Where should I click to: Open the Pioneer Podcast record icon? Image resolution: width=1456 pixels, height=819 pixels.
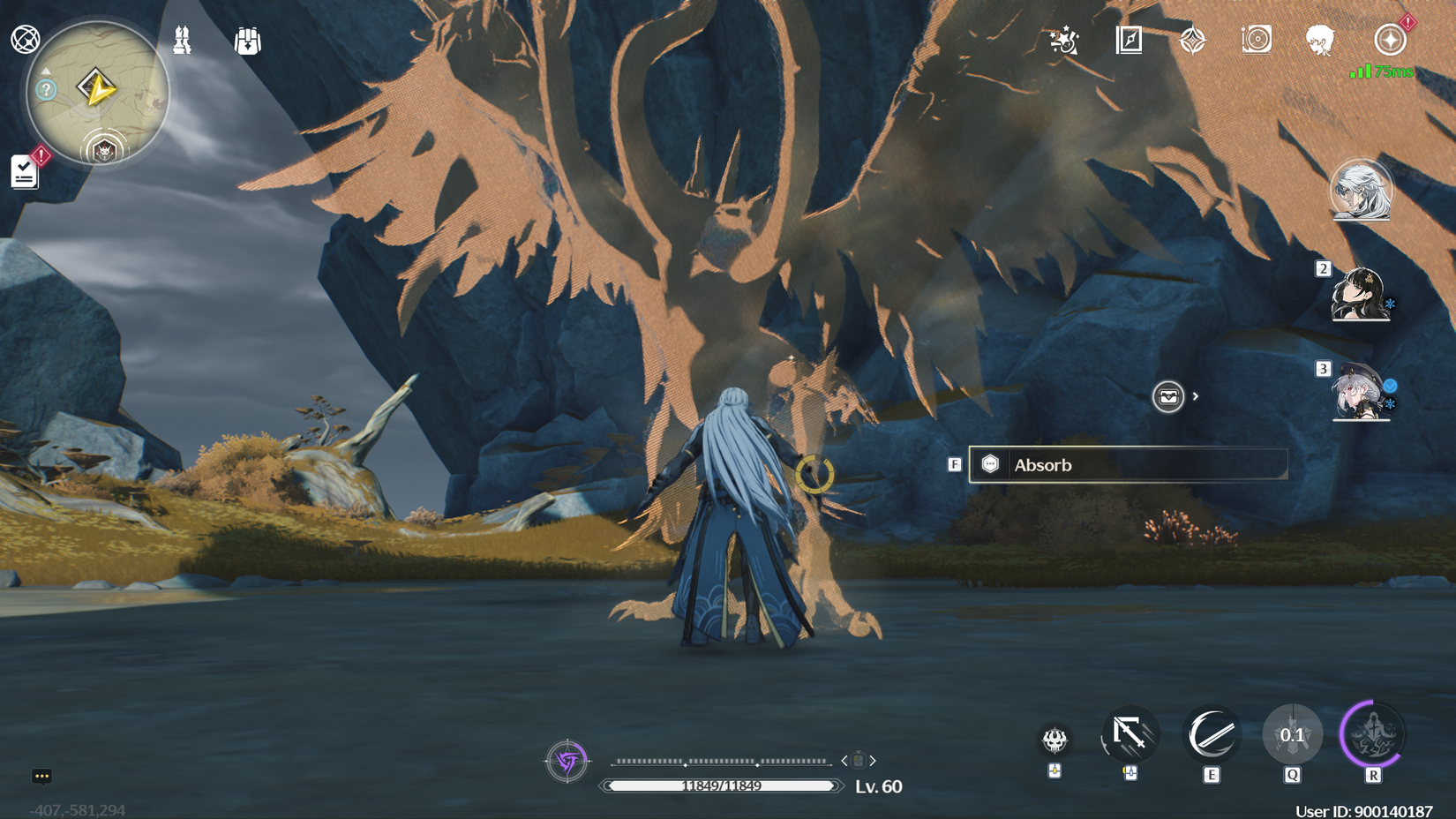pos(1256,39)
